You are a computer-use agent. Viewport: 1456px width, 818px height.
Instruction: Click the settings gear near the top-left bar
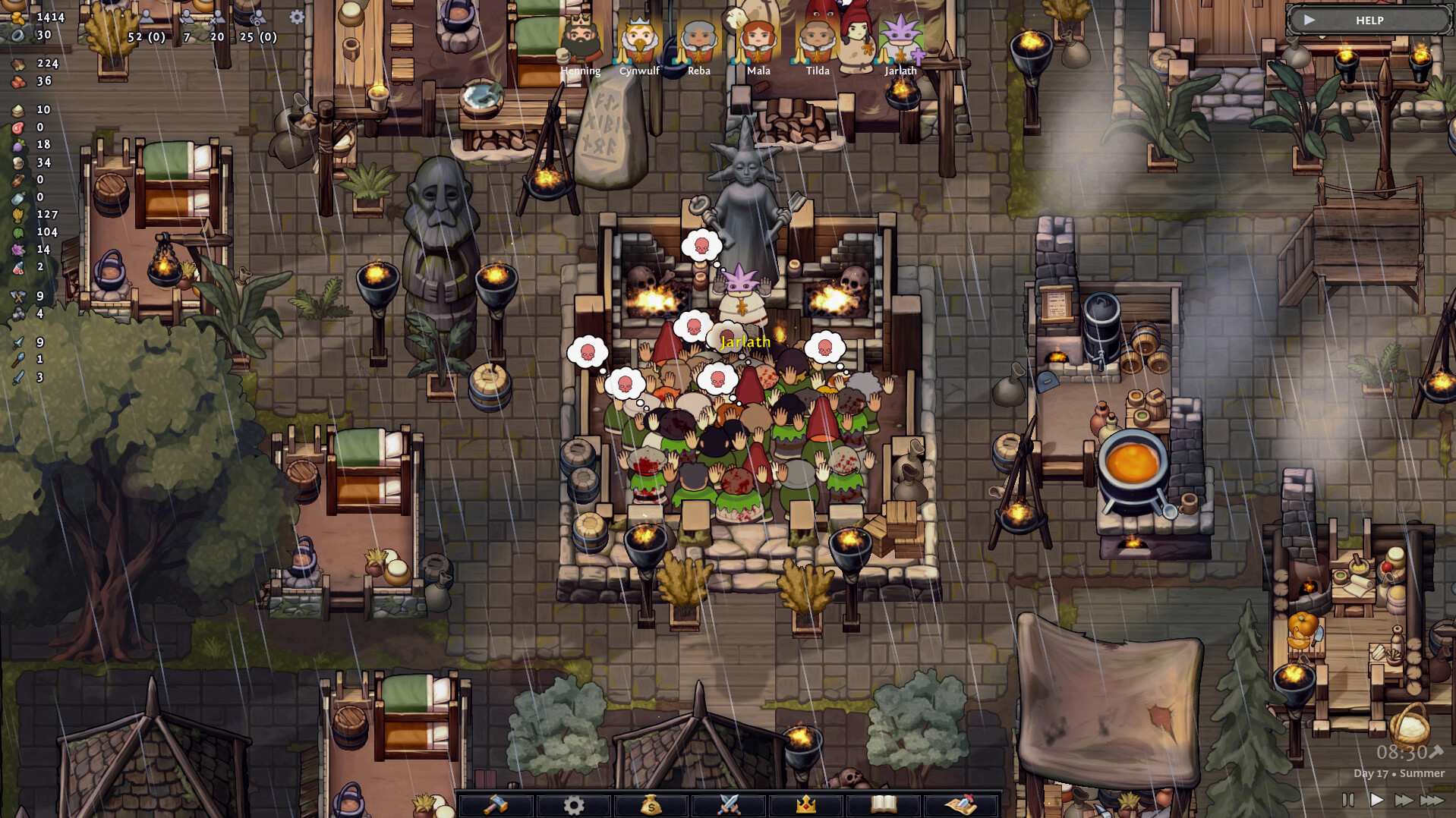click(x=297, y=17)
